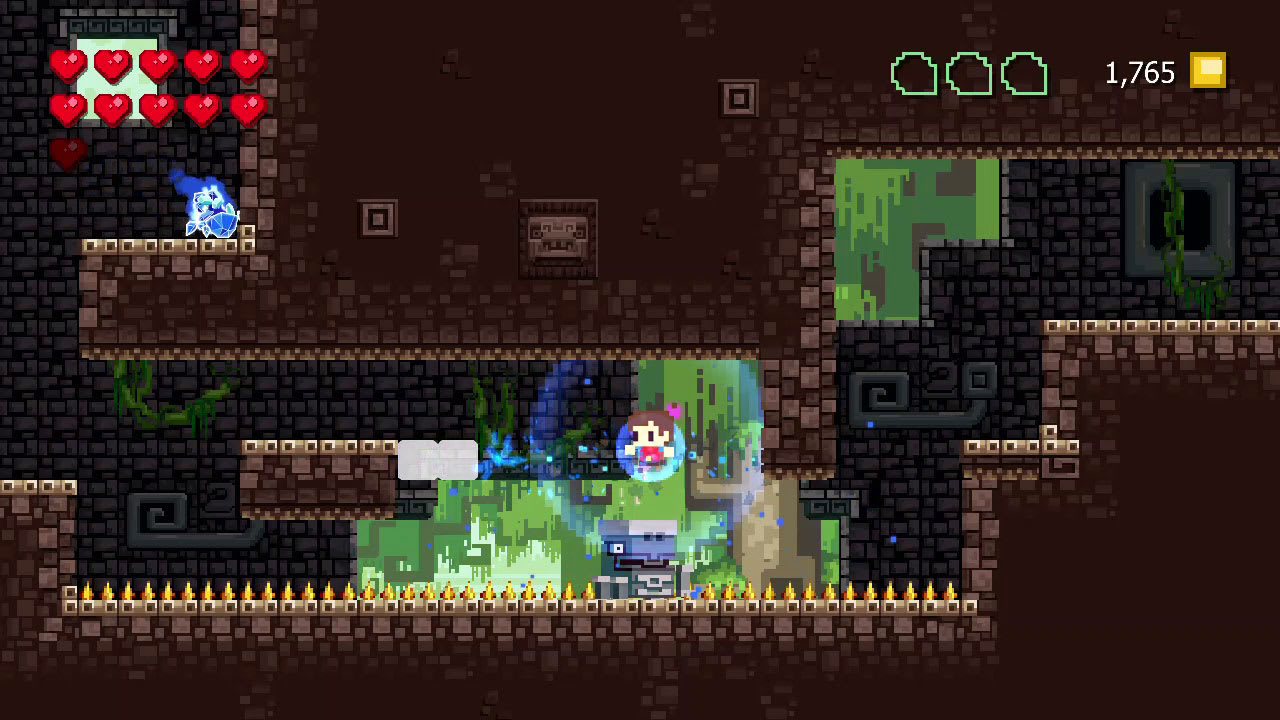This screenshot has height=720, width=1280.
Task: Select the middle gem outline in HUD
Action: tap(966, 71)
